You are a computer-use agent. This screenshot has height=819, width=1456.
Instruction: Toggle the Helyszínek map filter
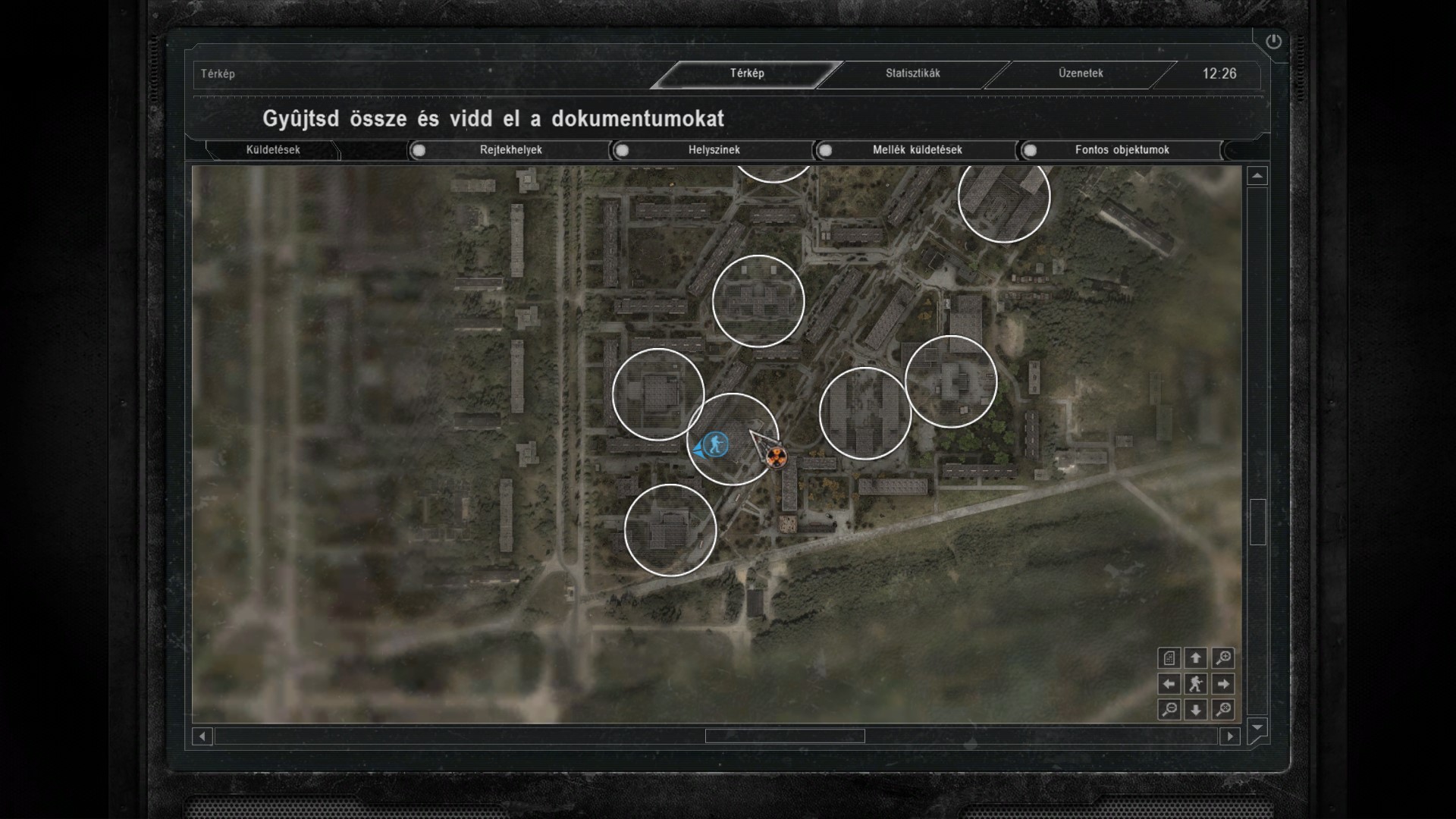tap(623, 150)
